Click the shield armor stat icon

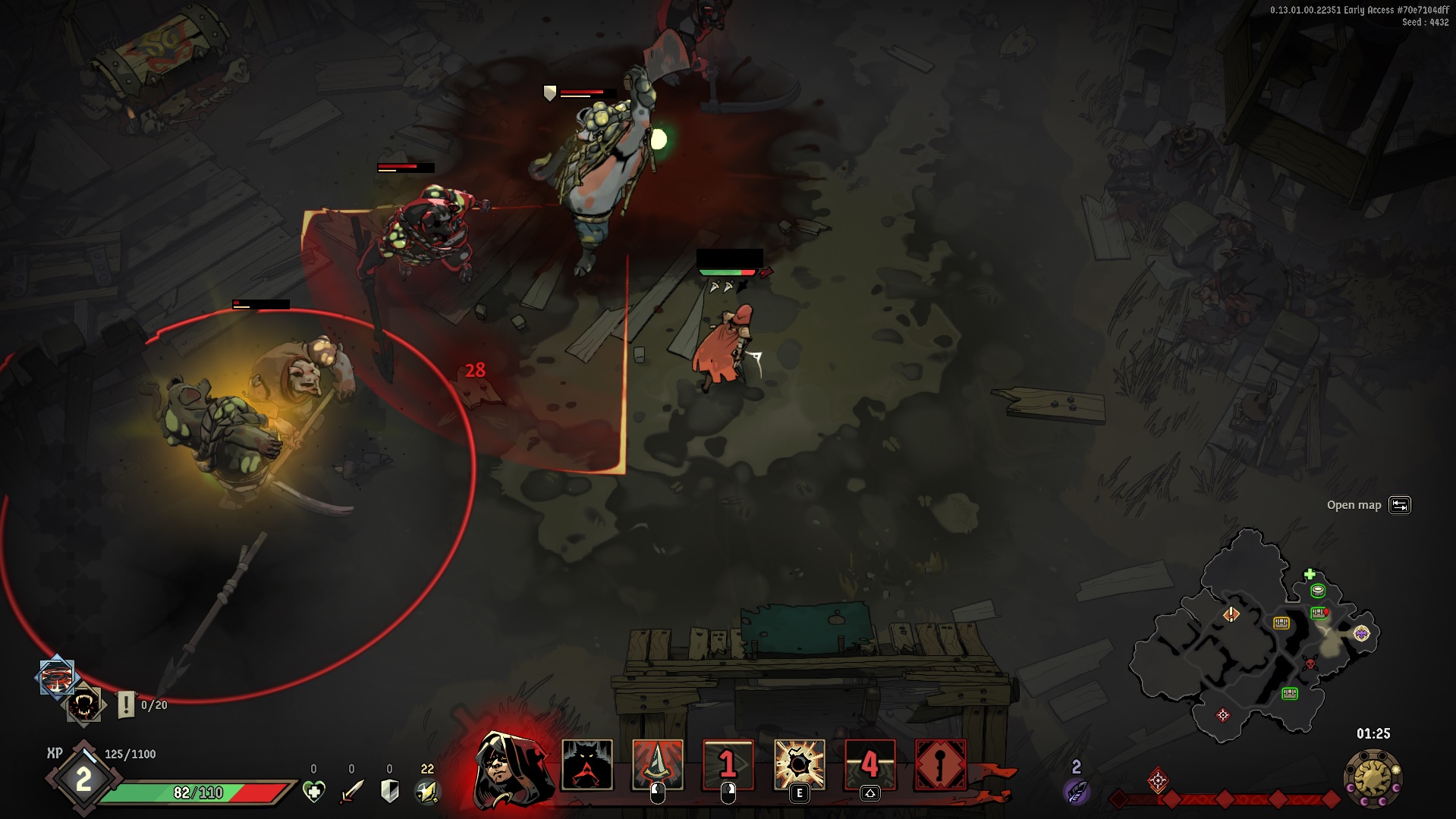pyautogui.click(x=389, y=792)
